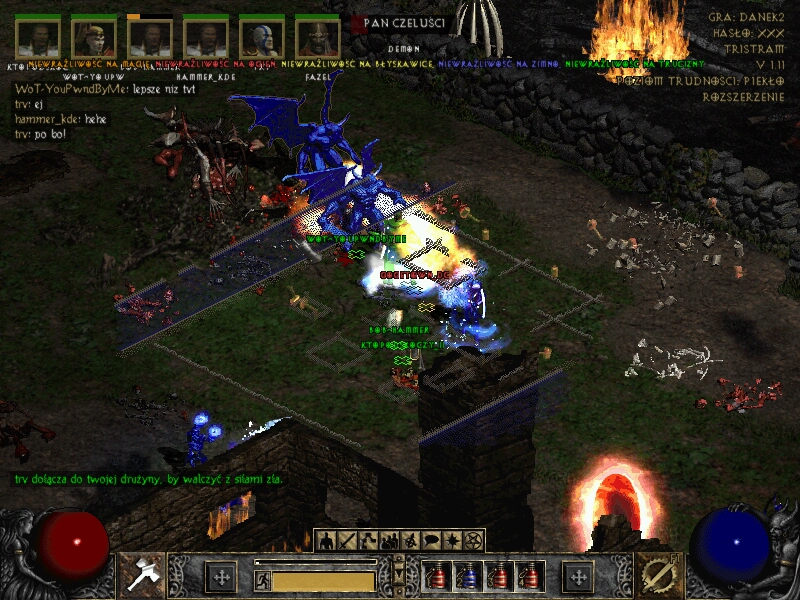Image resolution: width=800 pixels, height=600 pixels.
Task: Open the character screen from the mini panel
Action: [x=325, y=541]
